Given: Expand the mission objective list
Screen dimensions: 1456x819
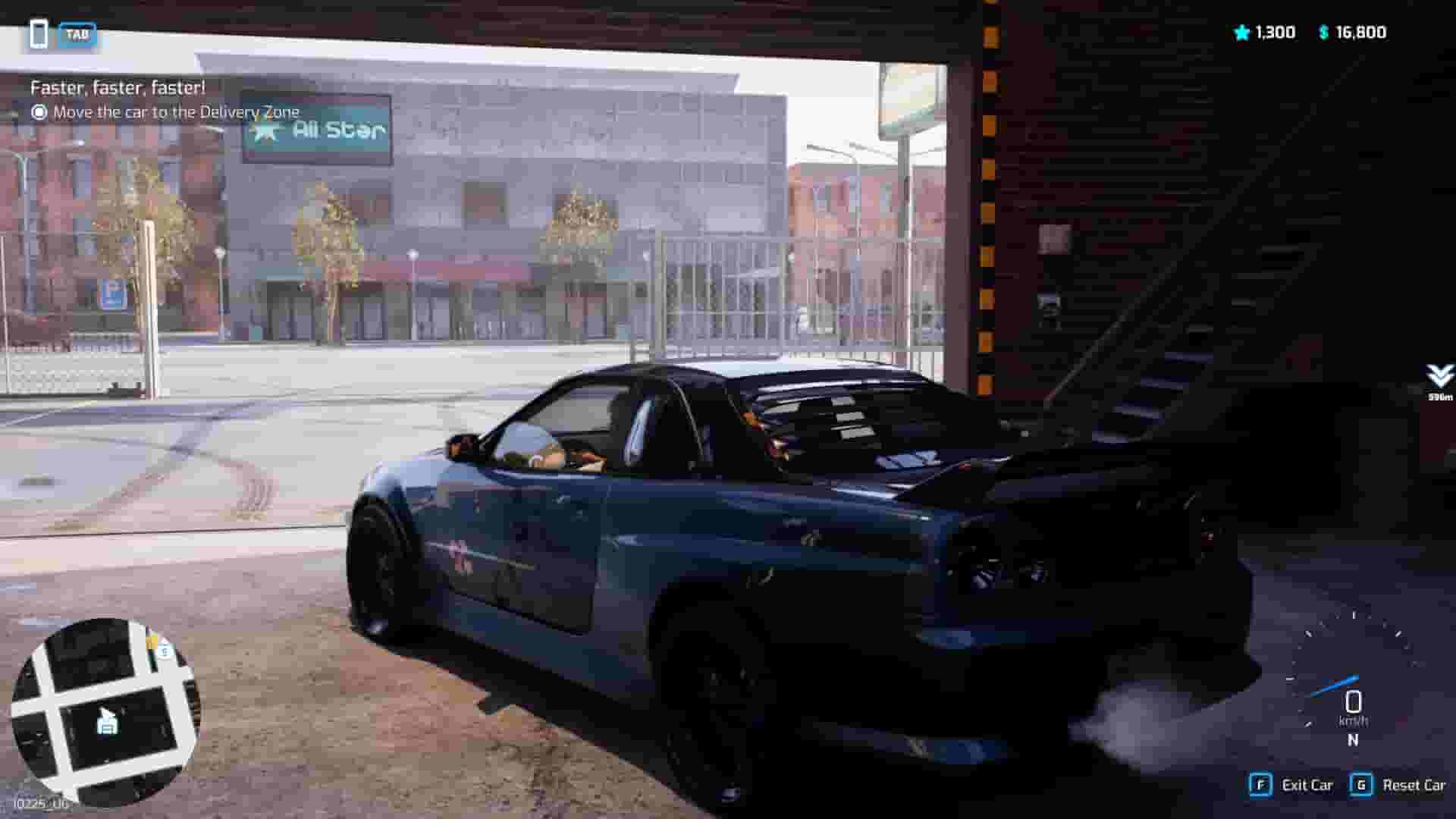Looking at the screenshot, I should tap(174, 111).
